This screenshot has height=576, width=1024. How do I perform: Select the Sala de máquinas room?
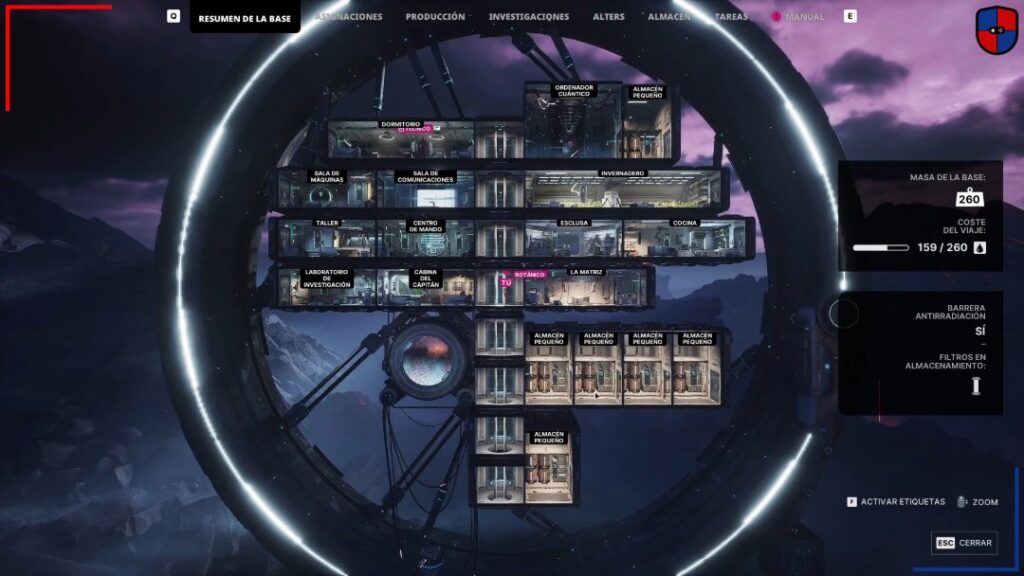[328, 190]
